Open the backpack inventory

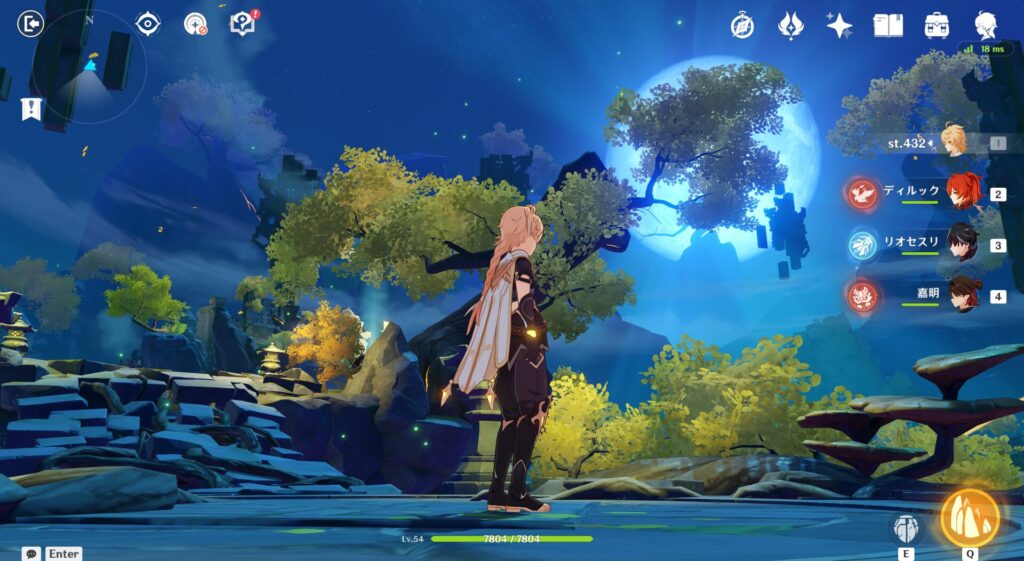click(937, 25)
